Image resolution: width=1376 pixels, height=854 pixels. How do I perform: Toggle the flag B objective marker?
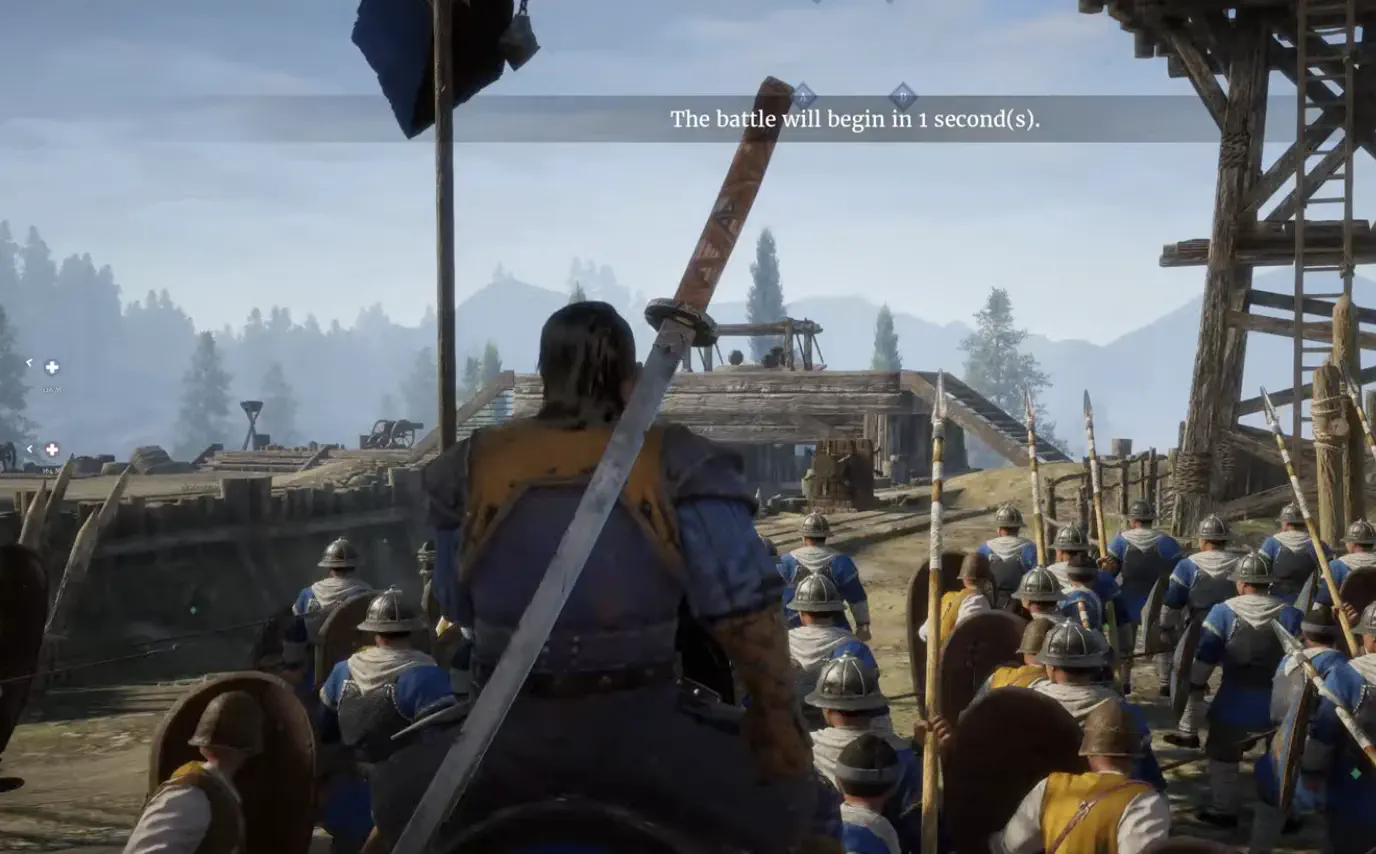903,96
